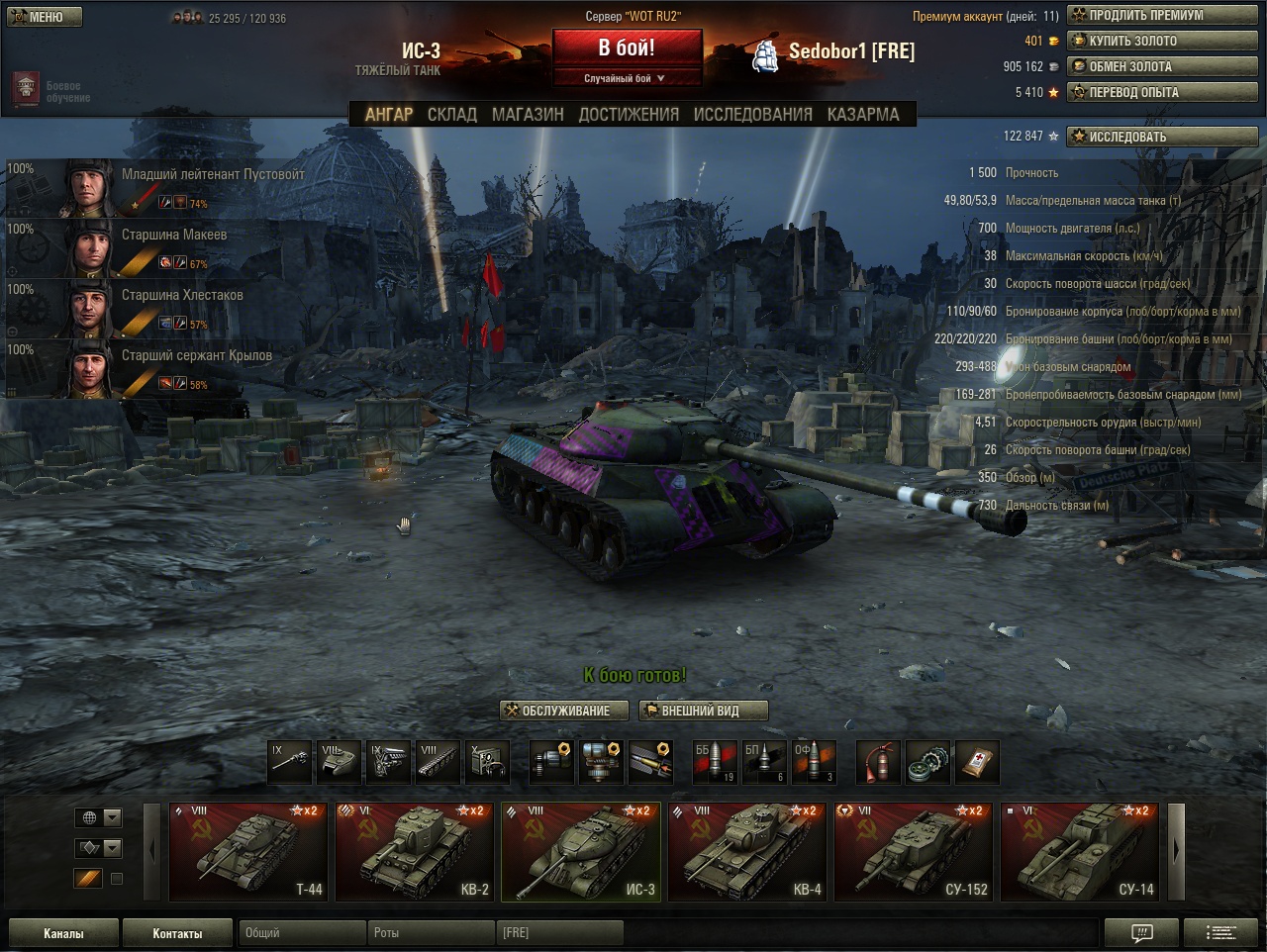1267x952 pixels.
Task: Open the МЕНЮ button
Action: coord(45,17)
